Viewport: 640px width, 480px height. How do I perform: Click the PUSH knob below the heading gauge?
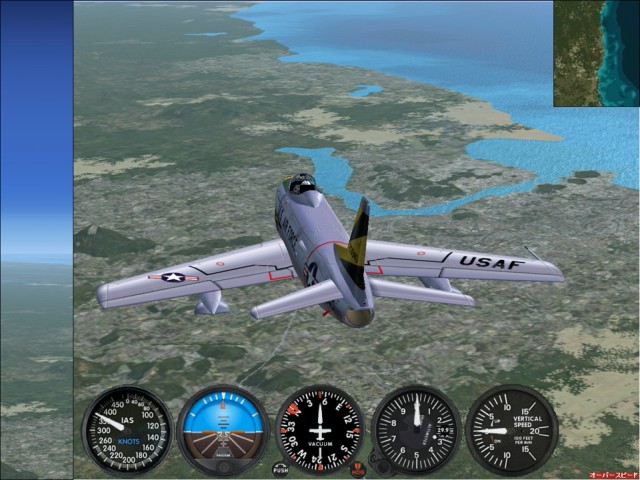[281, 468]
